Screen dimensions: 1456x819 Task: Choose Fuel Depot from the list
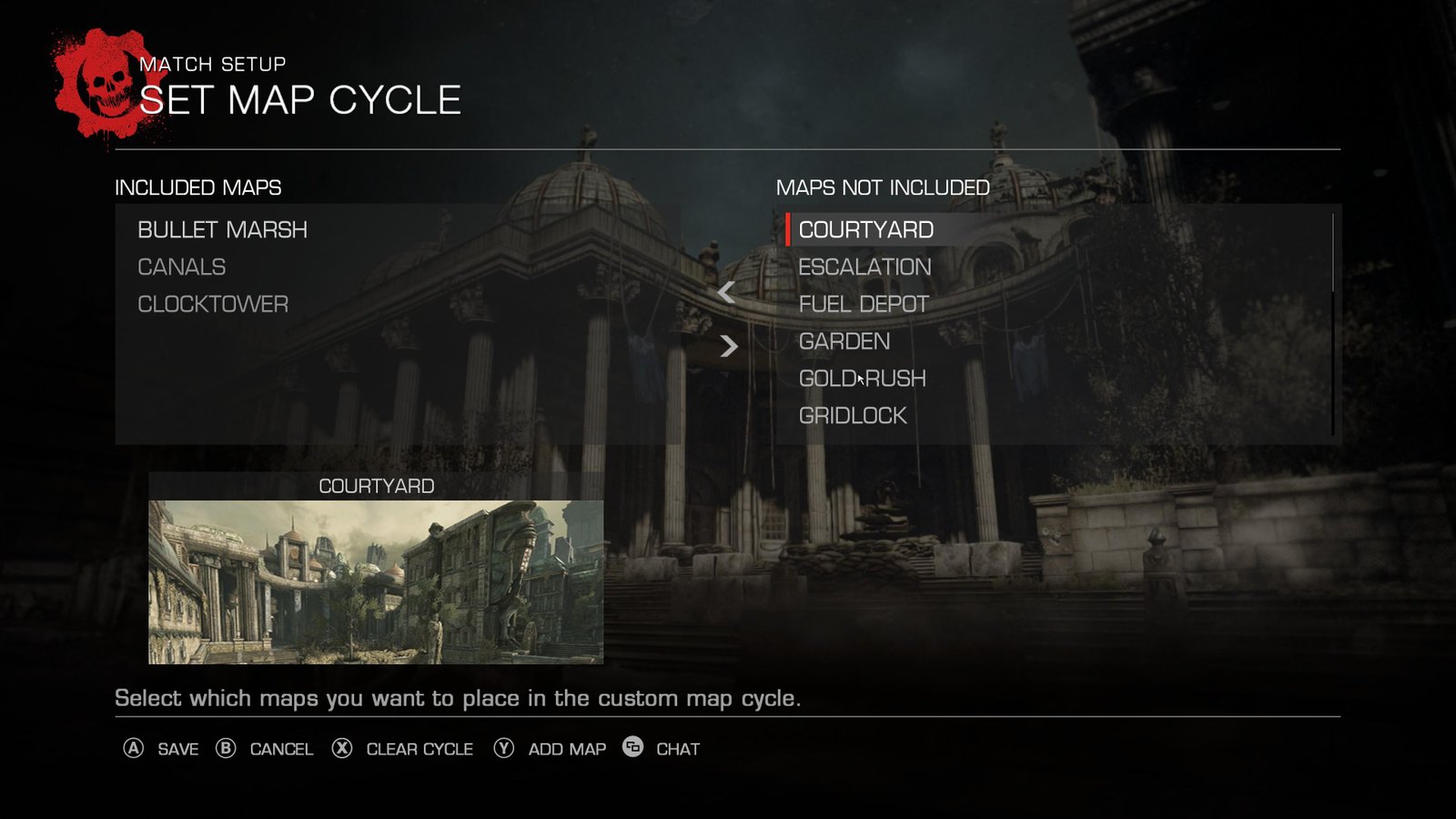pos(863,305)
